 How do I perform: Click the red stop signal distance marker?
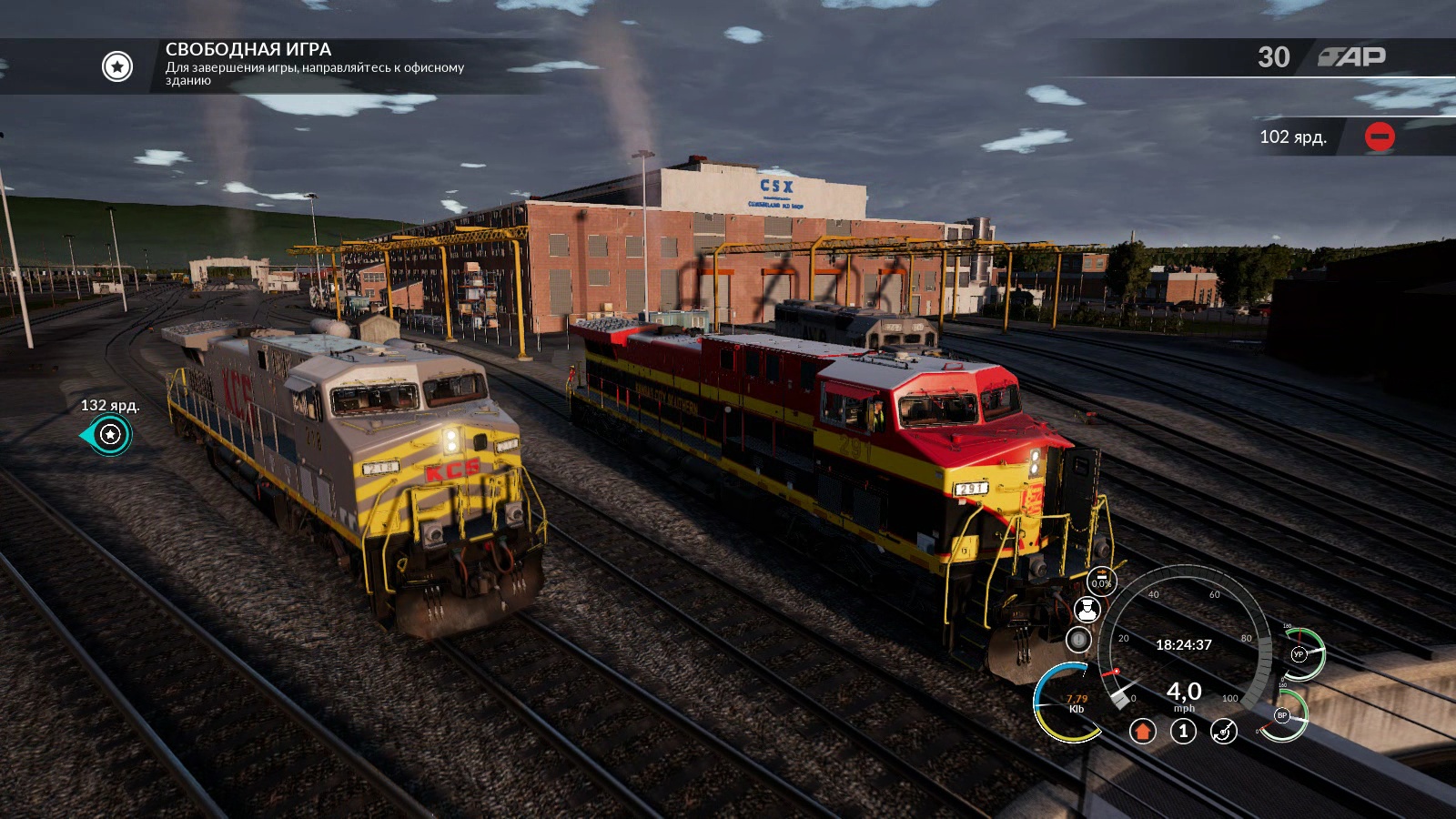[x=1380, y=136]
